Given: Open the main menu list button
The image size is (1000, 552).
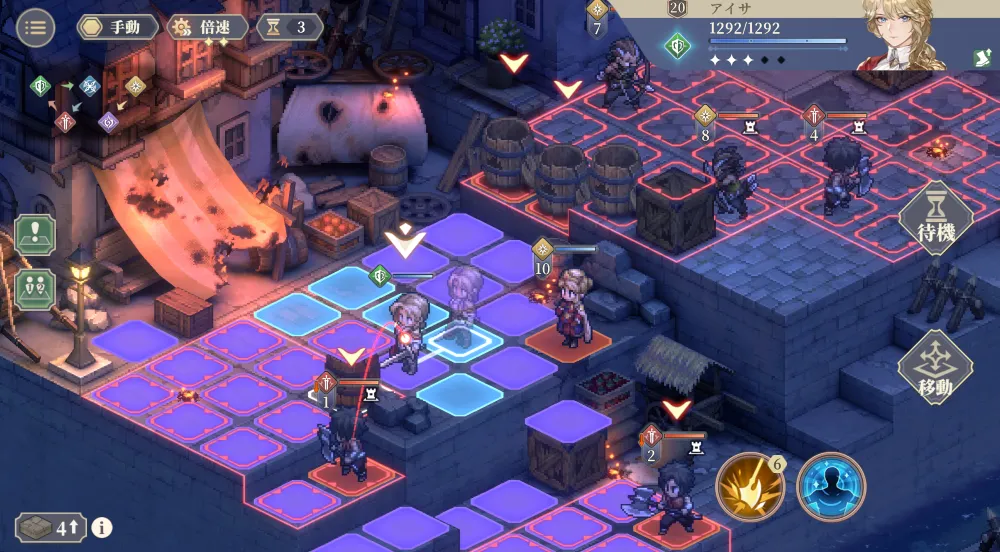Looking at the screenshot, I should pos(36,27).
